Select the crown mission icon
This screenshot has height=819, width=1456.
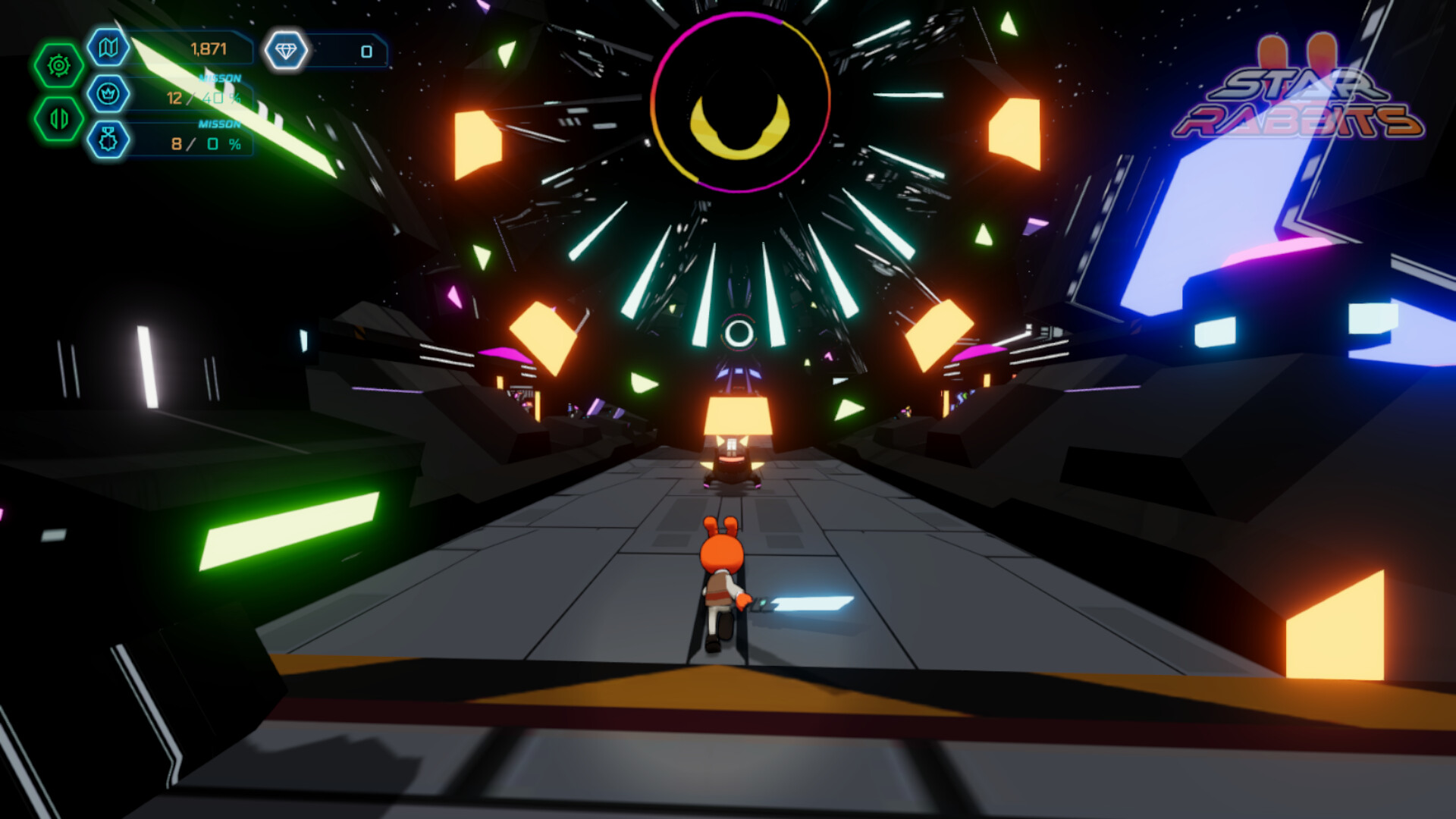[107, 93]
